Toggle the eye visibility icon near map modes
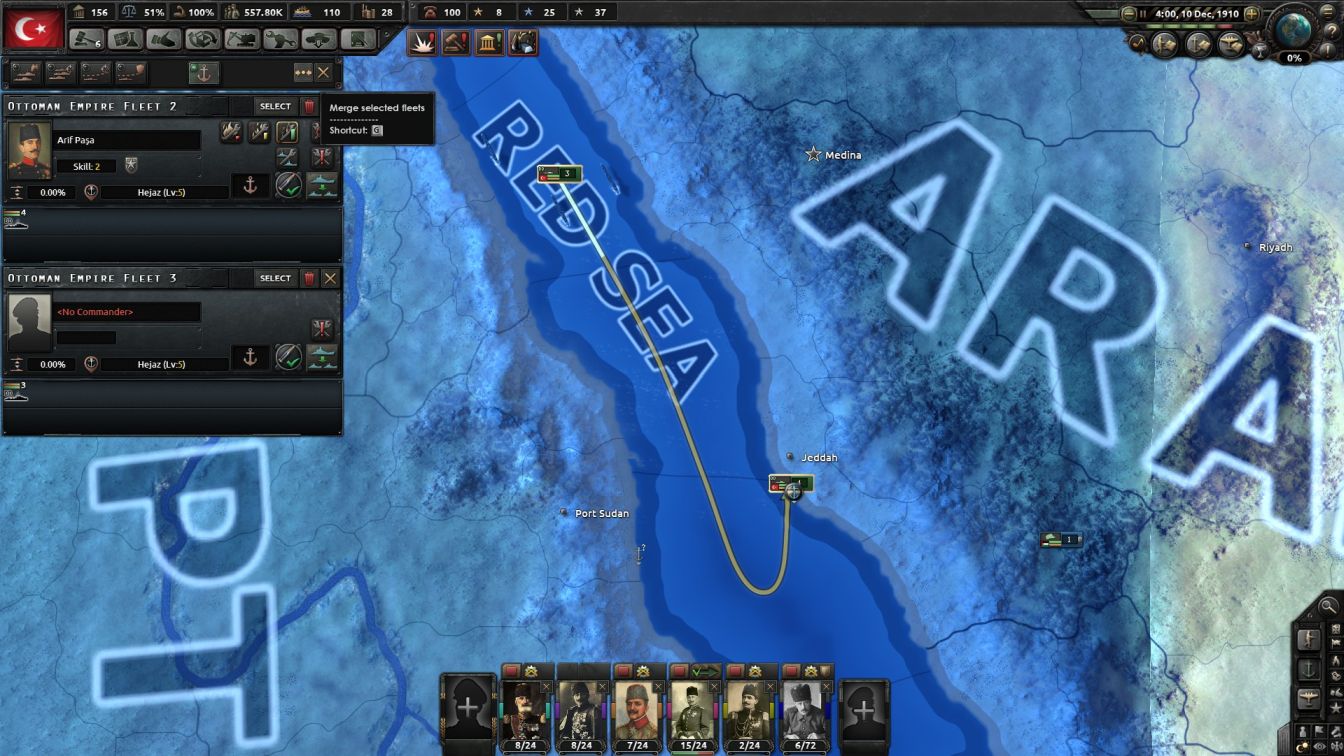Image resolution: width=1344 pixels, height=756 pixels. (1319, 746)
